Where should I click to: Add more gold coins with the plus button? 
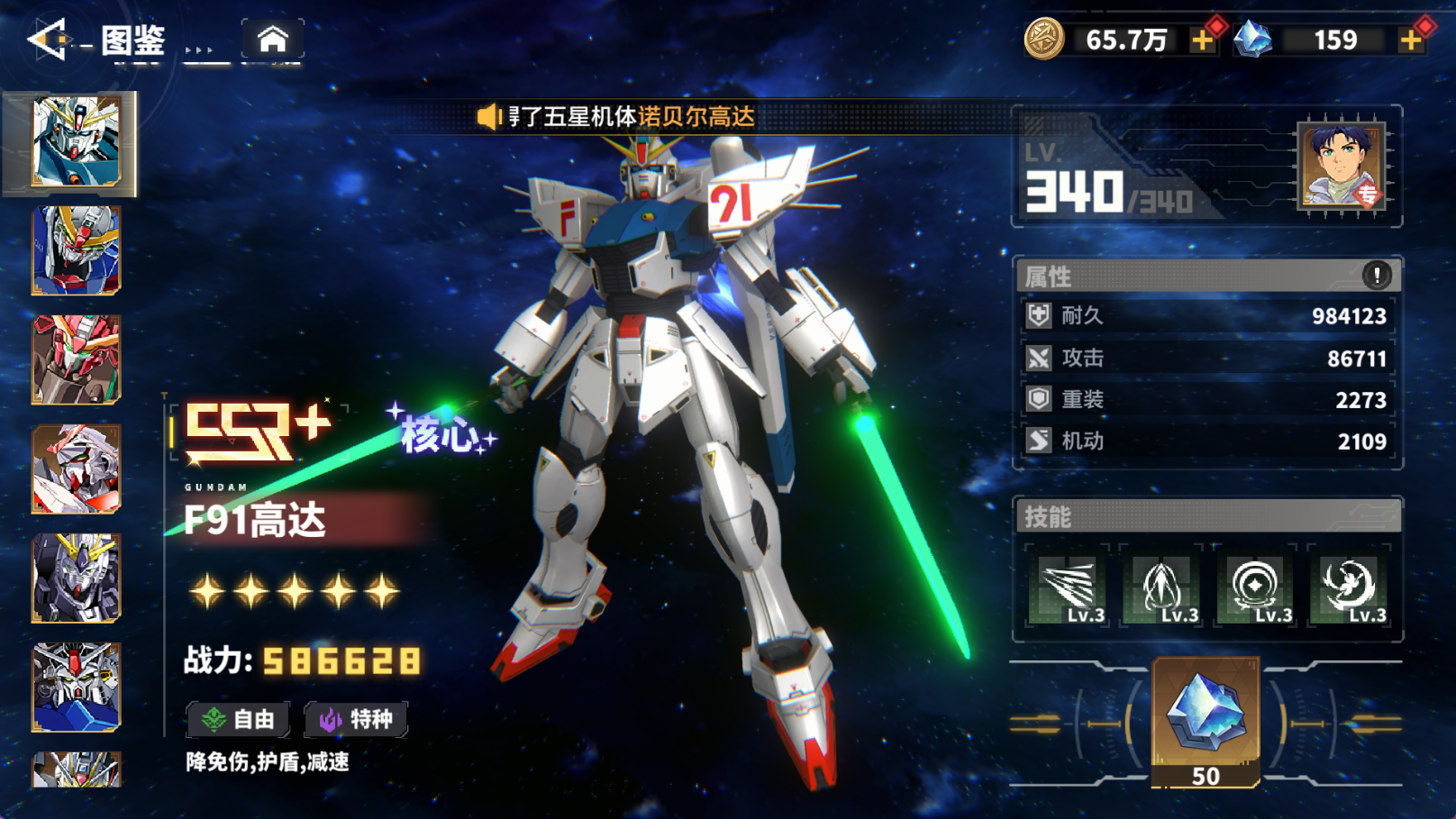pos(1203,41)
